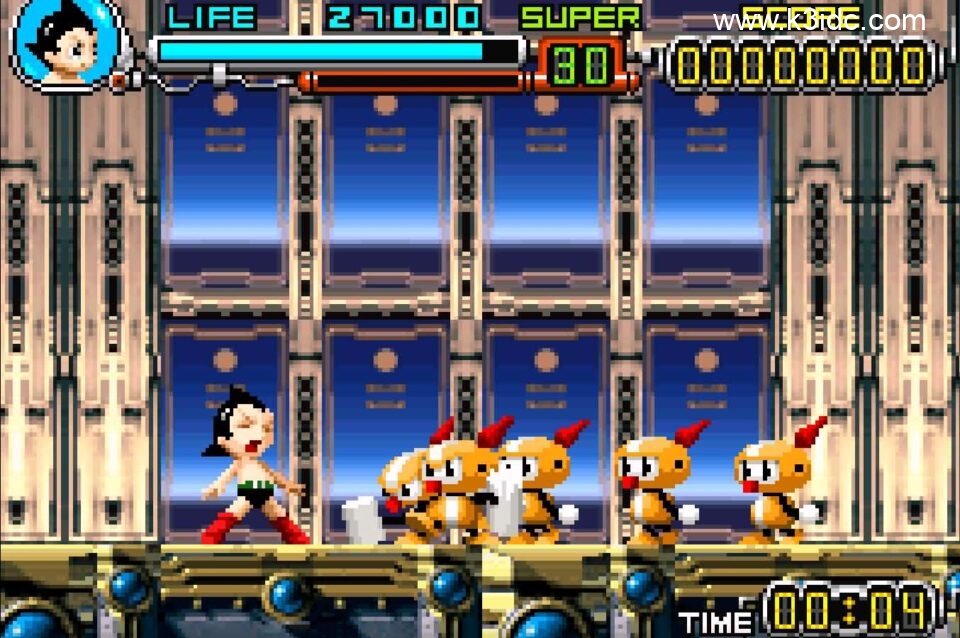
Task: Open the www.k8fdc.com watermark link
Action: (819, 21)
